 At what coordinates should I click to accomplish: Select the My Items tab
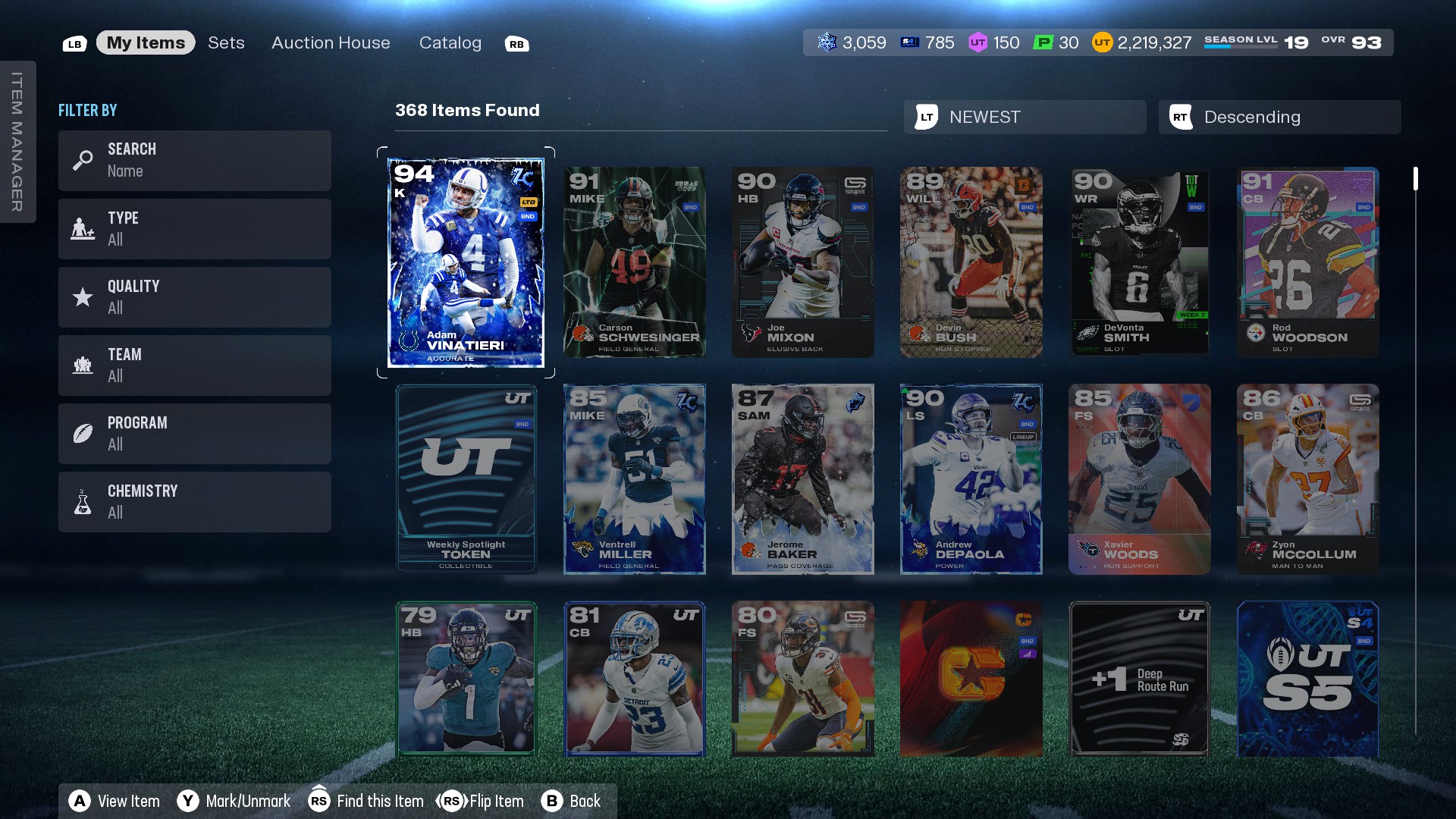(x=146, y=42)
